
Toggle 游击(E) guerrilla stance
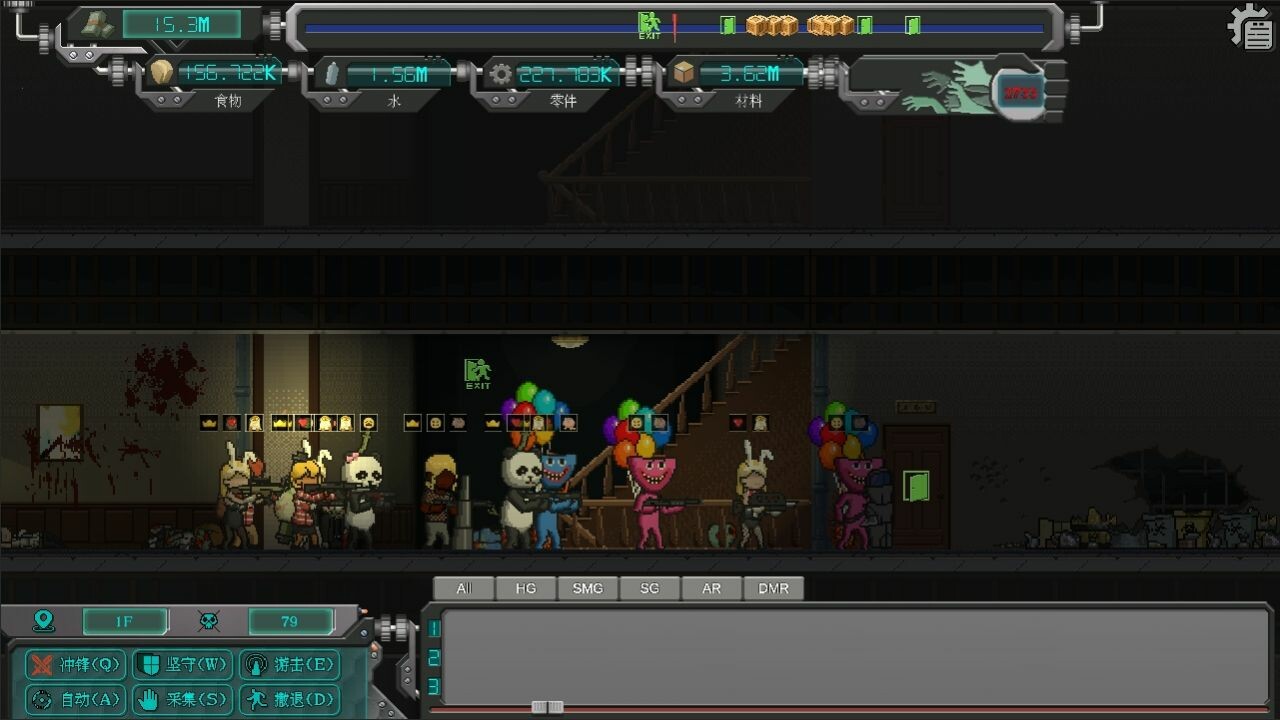289,665
